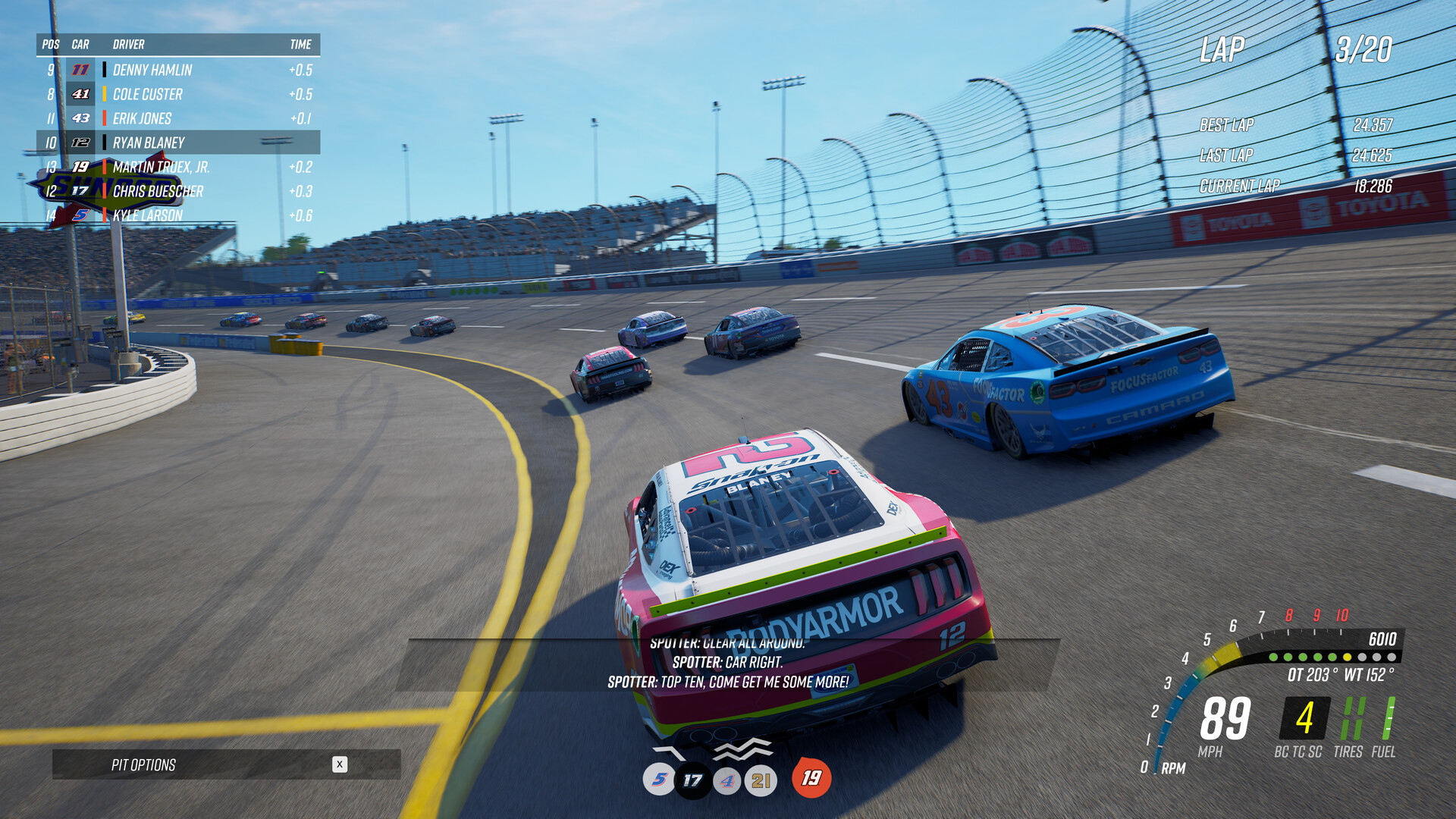
Task: Click the #21 car number icon
Action: pyautogui.click(x=761, y=778)
